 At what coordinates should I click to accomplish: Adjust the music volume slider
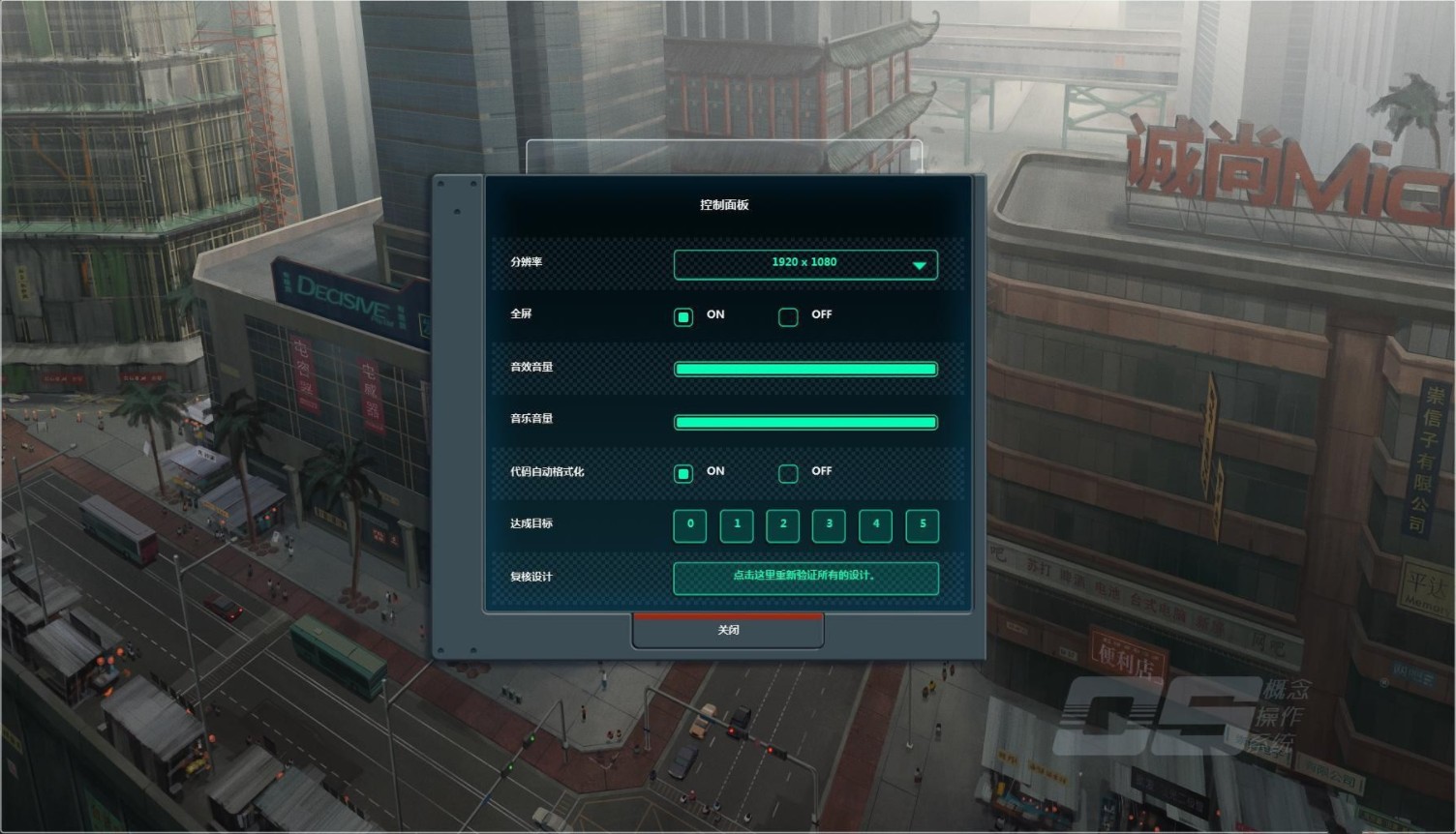click(805, 422)
